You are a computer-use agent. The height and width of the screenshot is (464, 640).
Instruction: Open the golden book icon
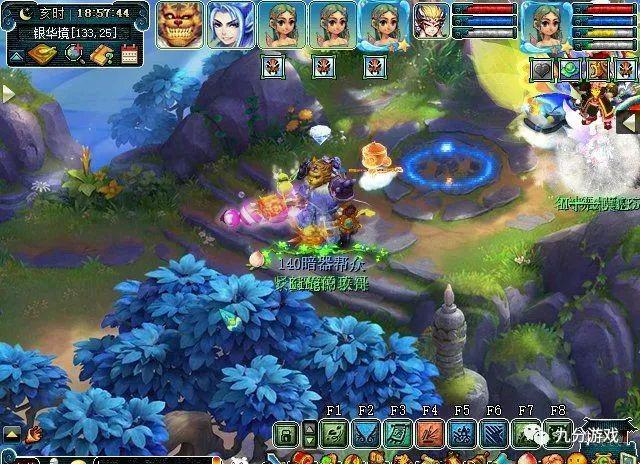click(41, 54)
